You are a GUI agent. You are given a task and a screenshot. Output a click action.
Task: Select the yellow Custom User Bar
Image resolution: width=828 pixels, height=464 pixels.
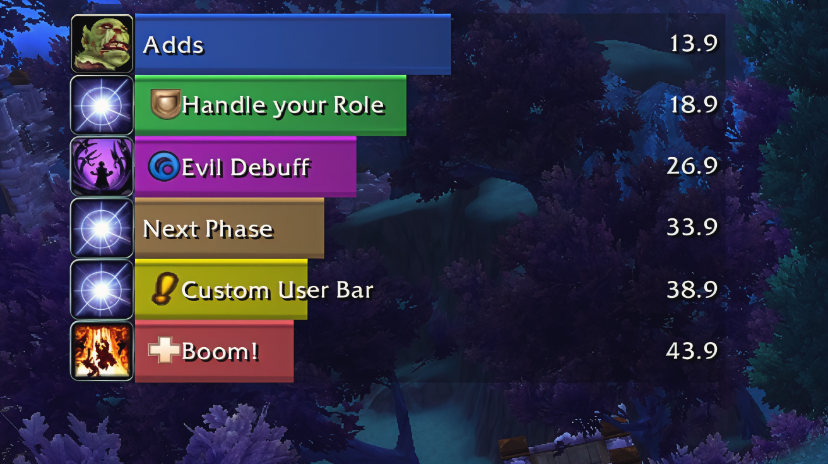click(x=220, y=291)
